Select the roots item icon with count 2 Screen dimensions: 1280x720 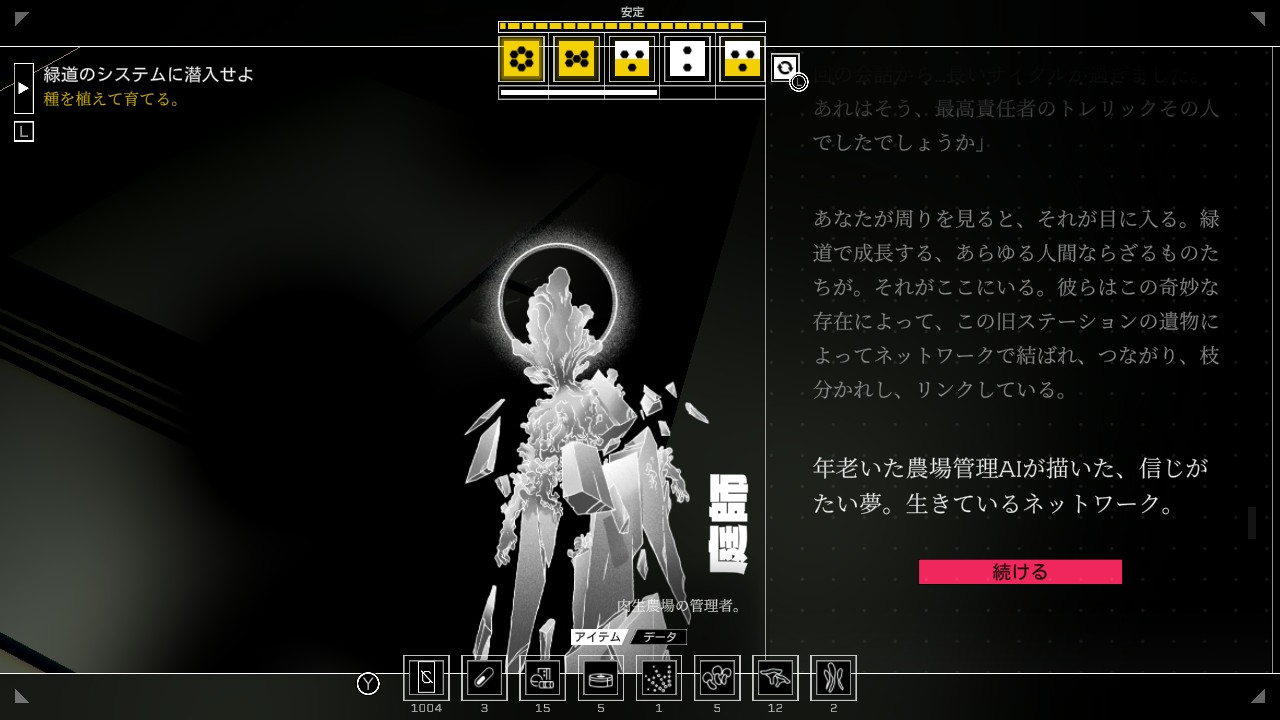click(x=833, y=678)
